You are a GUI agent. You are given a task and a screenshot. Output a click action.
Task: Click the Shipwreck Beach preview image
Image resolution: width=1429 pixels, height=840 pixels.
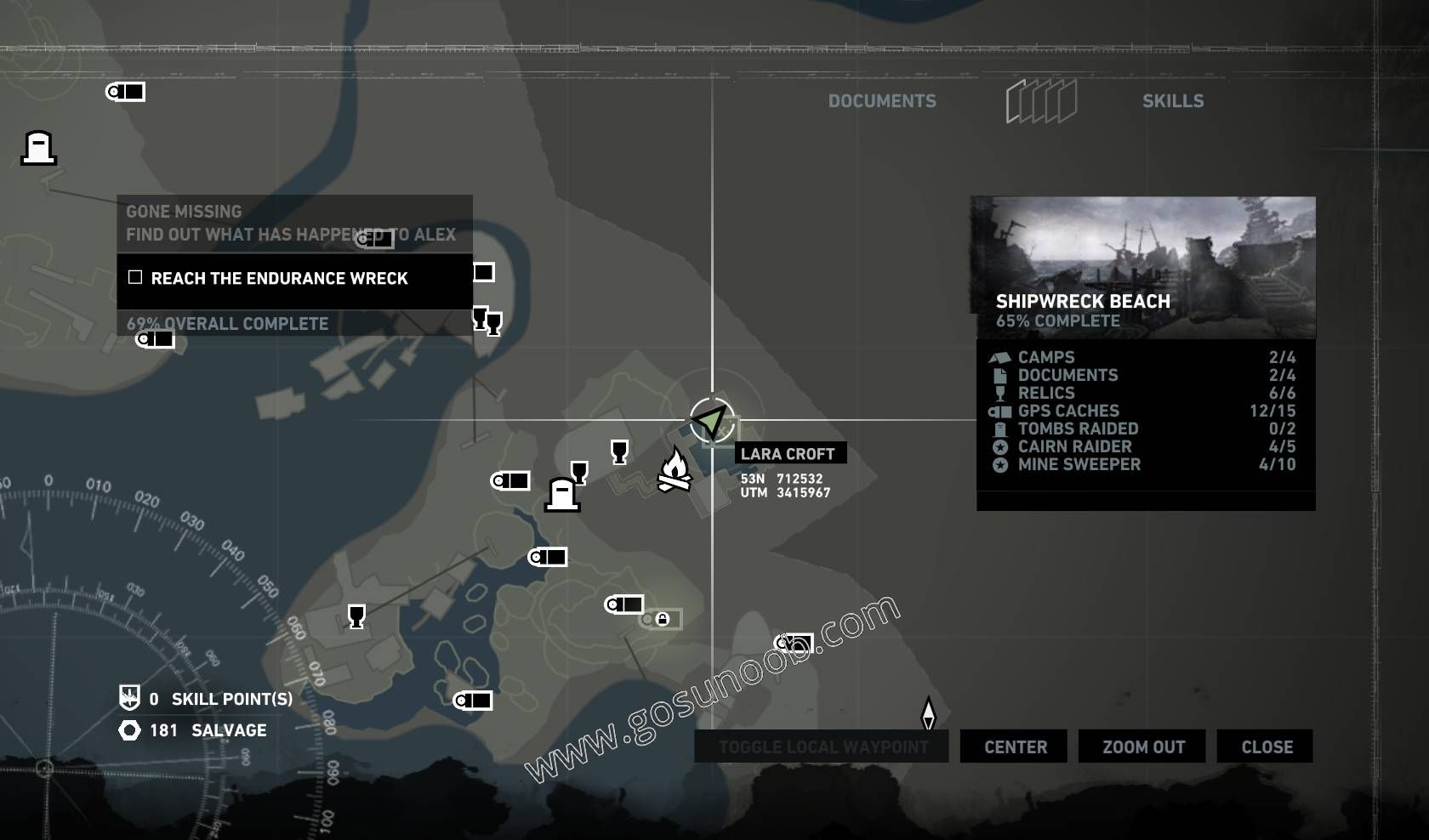[x=1144, y=255]
